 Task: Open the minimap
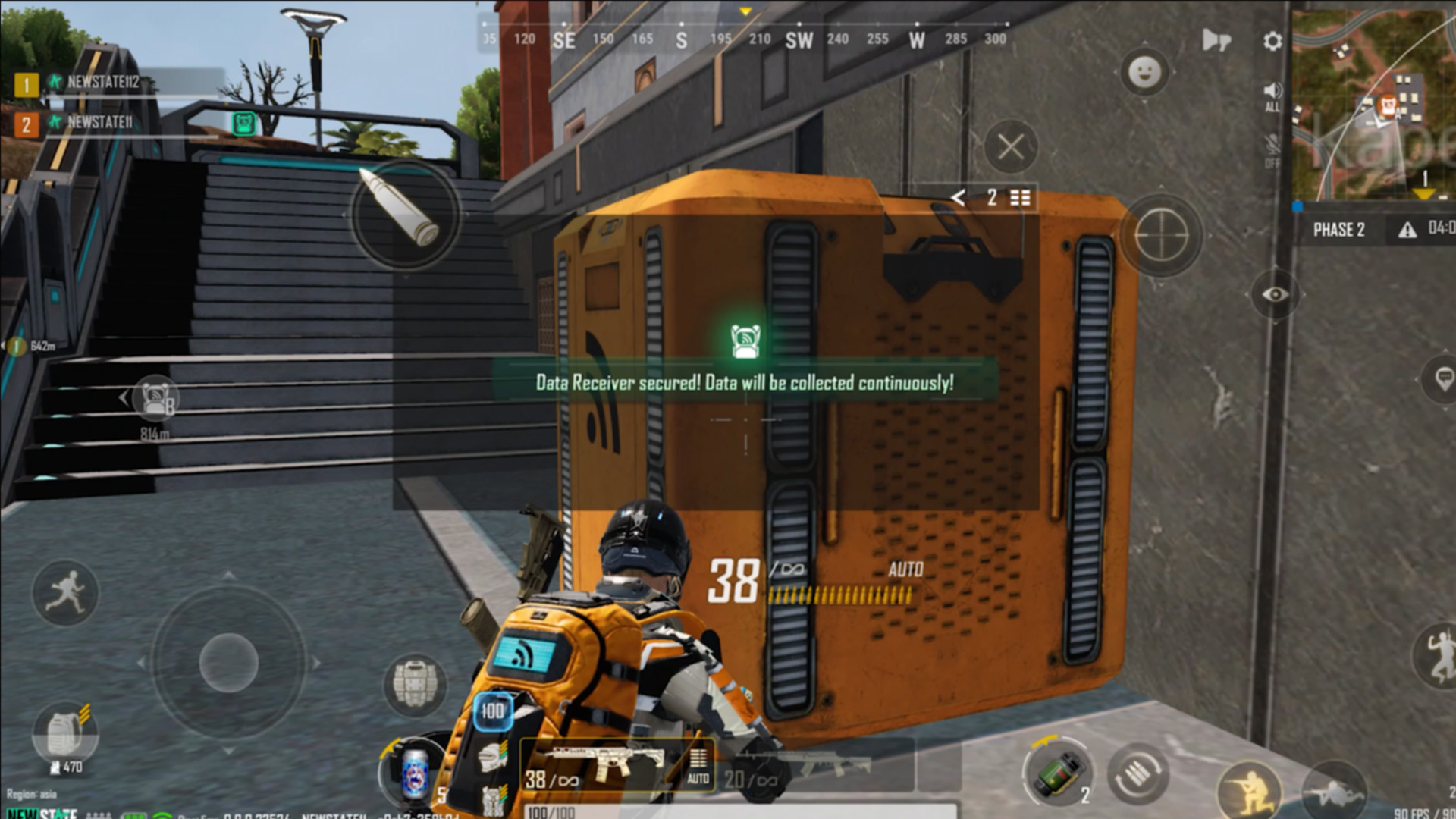1374,106
